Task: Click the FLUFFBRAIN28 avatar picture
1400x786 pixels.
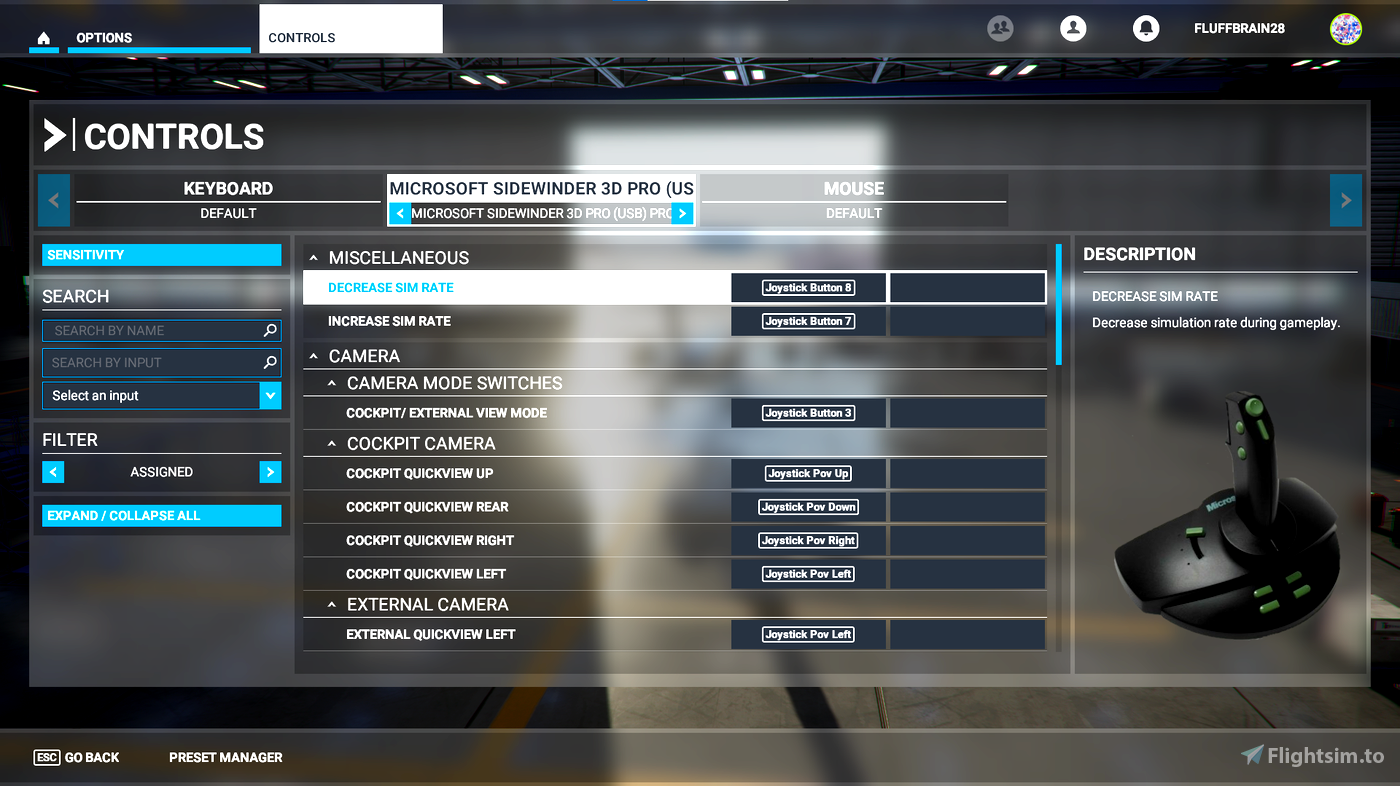Action: coord(1346,29)
